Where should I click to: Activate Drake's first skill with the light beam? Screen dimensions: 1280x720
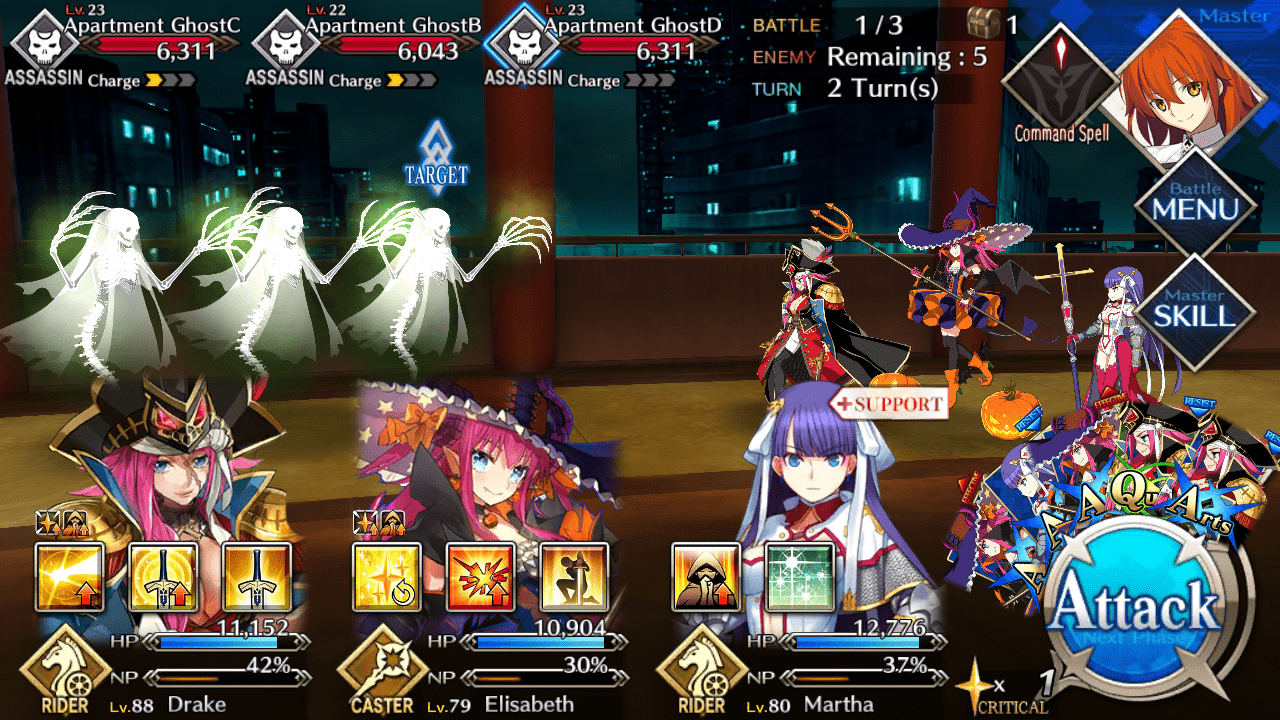(x=69, y=577)
